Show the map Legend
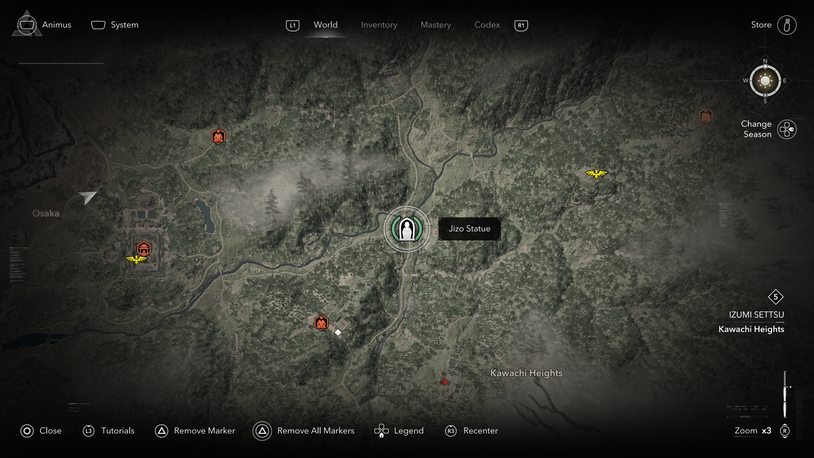 click(399, 431)
